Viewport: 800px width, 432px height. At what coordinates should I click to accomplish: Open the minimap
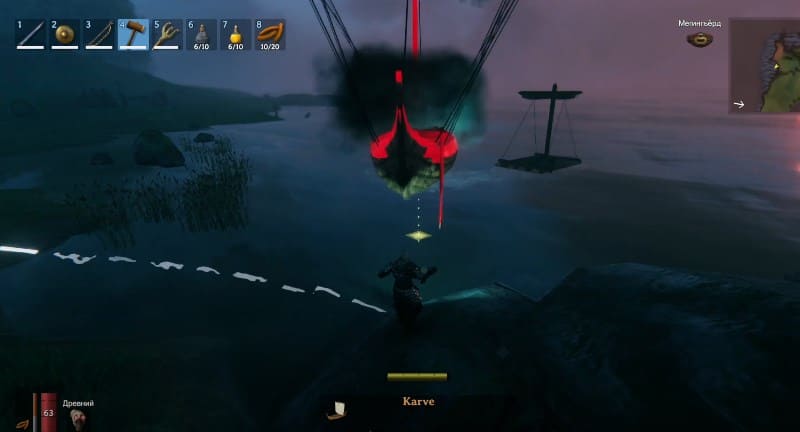[764, 65]
